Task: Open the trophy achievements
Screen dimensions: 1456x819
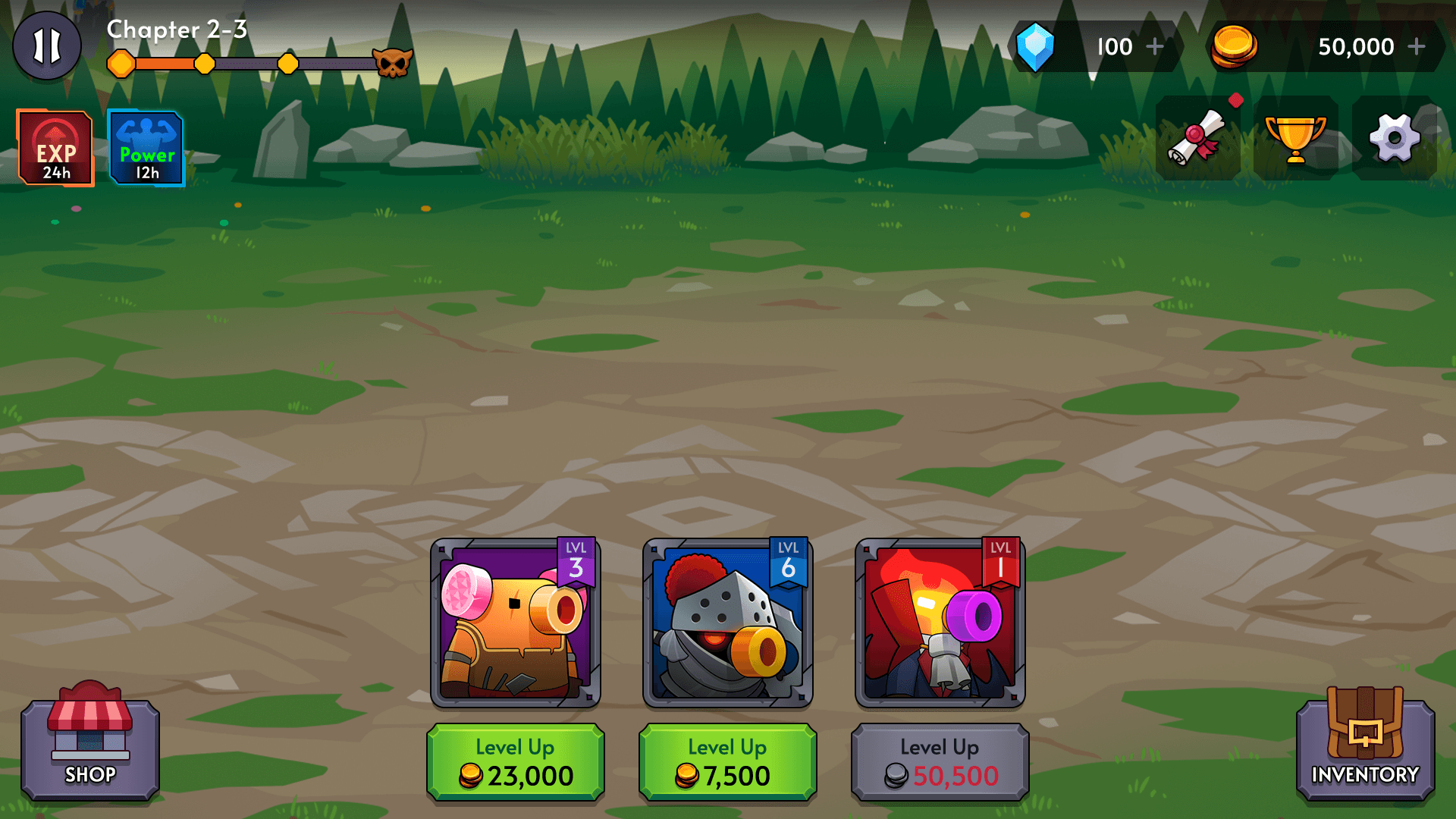Action: [1295, 138]
